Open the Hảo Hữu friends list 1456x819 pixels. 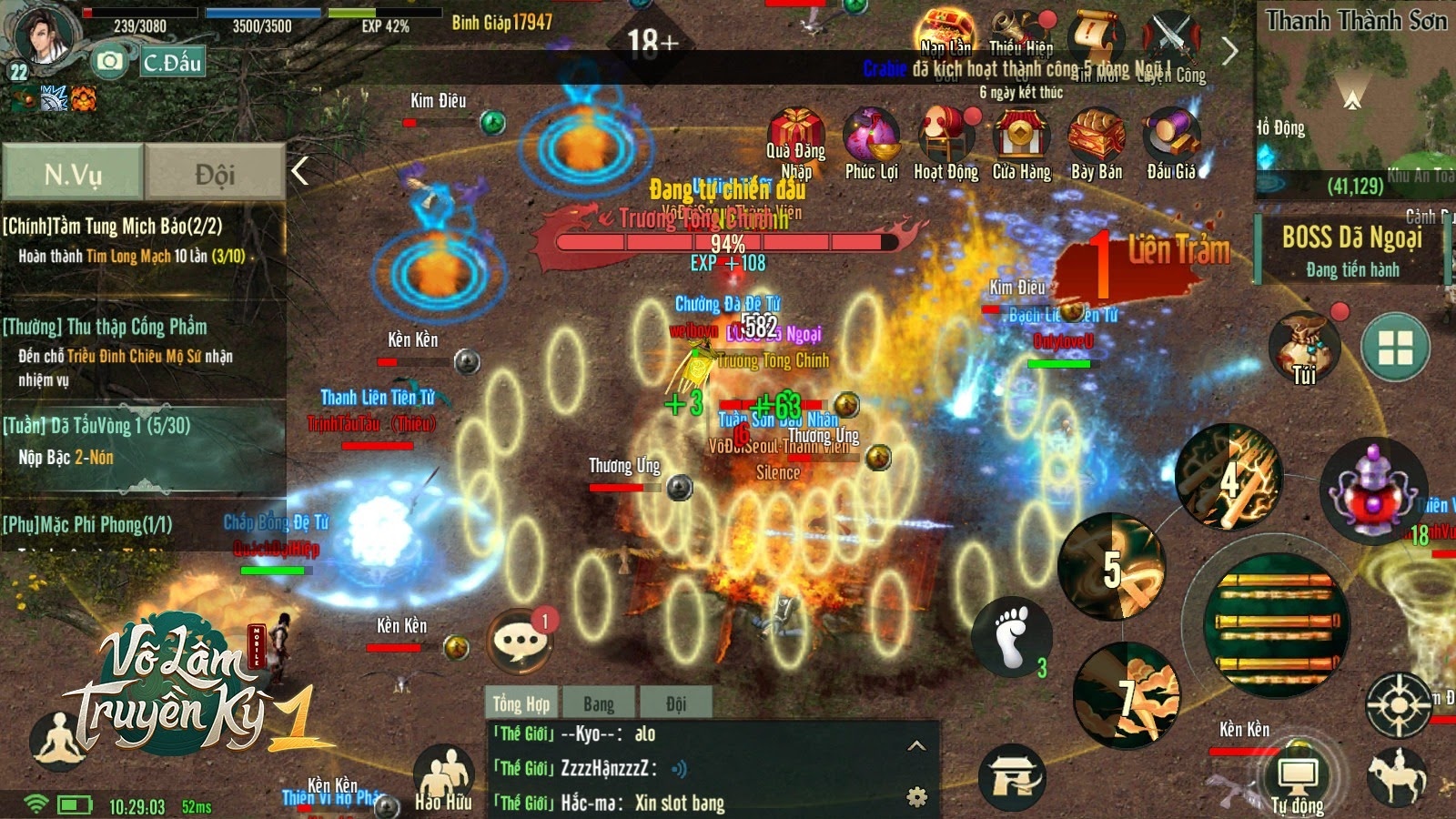443,775
